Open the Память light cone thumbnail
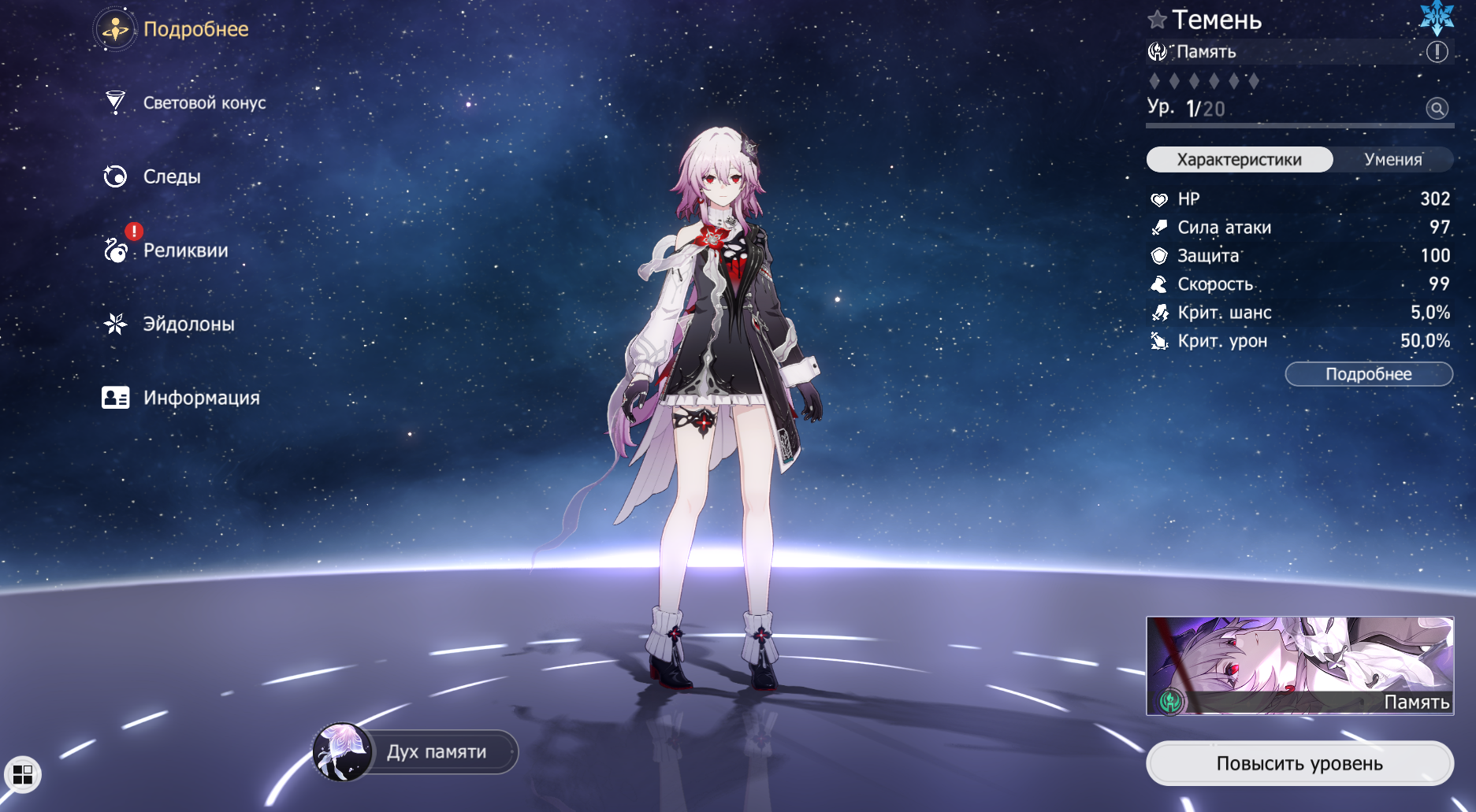The height and width of the screenshot is (812, 1476). tap(1299, 666)
